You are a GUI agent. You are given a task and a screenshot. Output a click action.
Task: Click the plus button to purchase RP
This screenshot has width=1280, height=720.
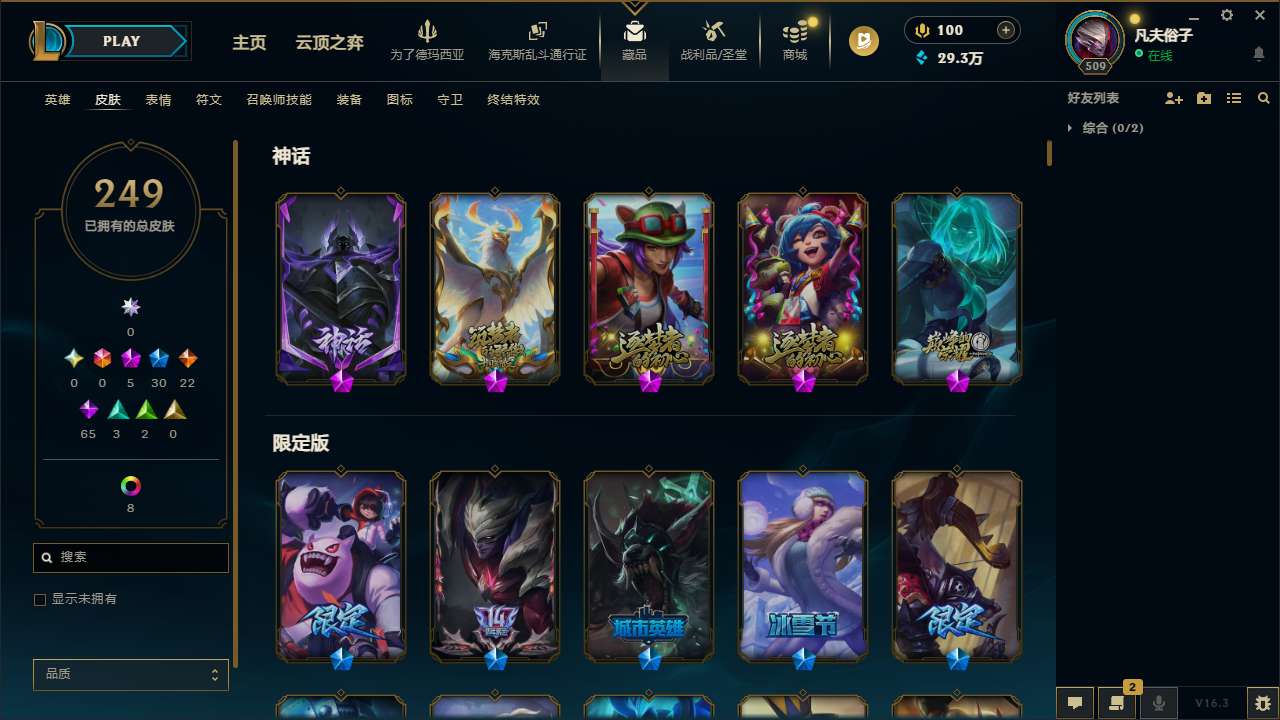coord(1003,29)
